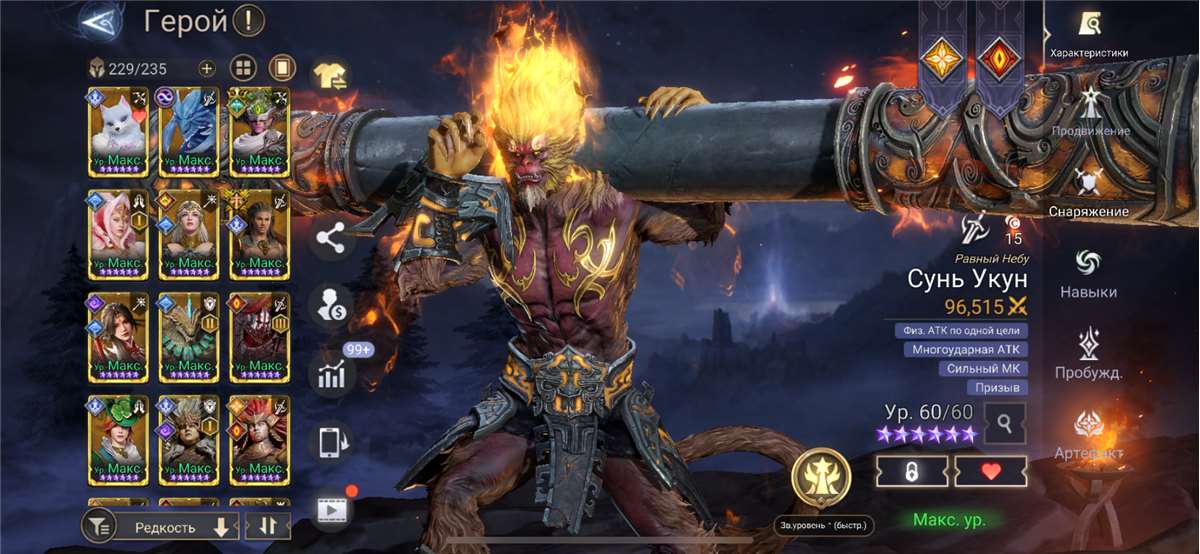Open the Снаряжение tab
This screenshot has height=554, width=1200.
point(1089,193)
